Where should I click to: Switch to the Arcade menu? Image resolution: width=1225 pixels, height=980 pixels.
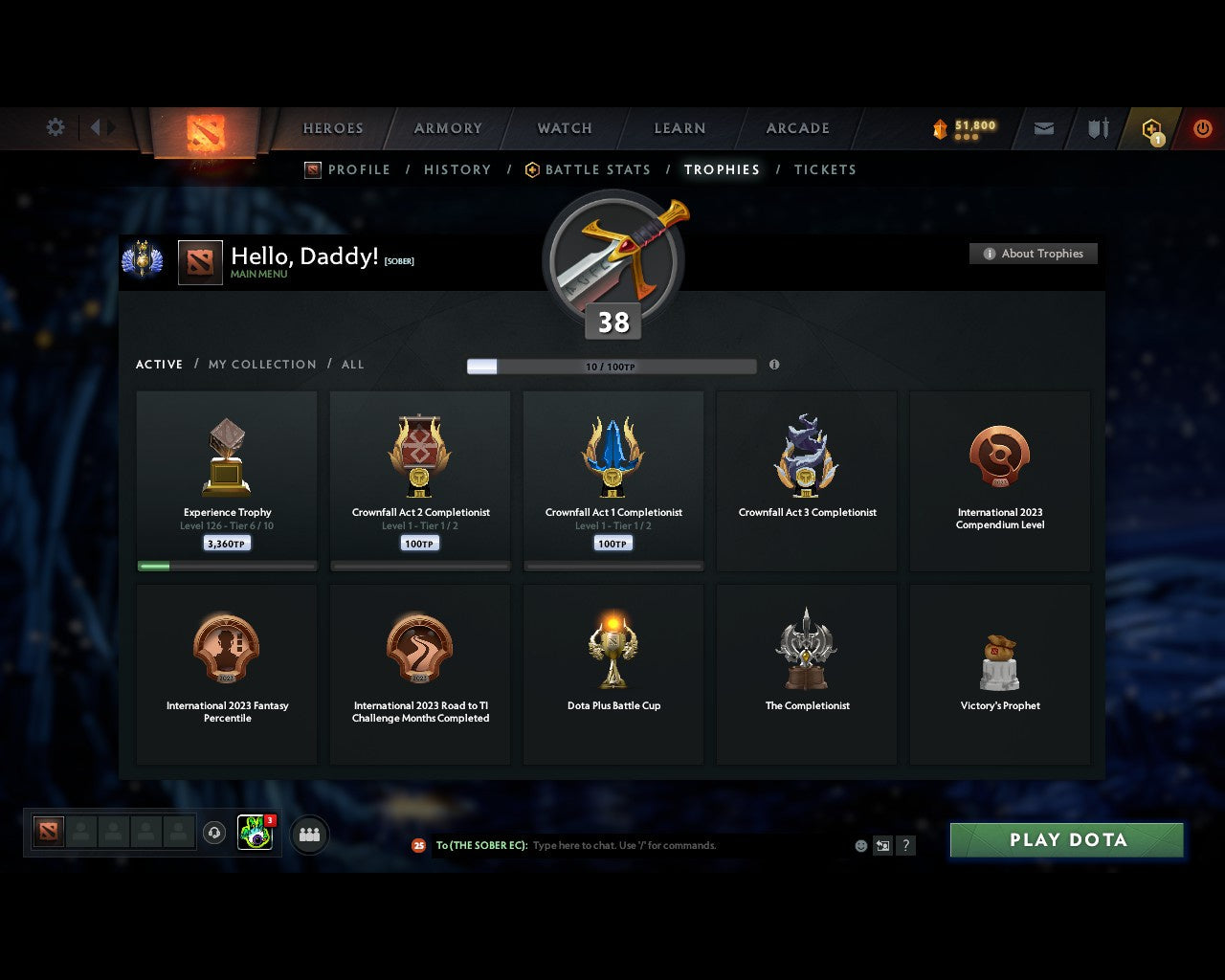797,127
